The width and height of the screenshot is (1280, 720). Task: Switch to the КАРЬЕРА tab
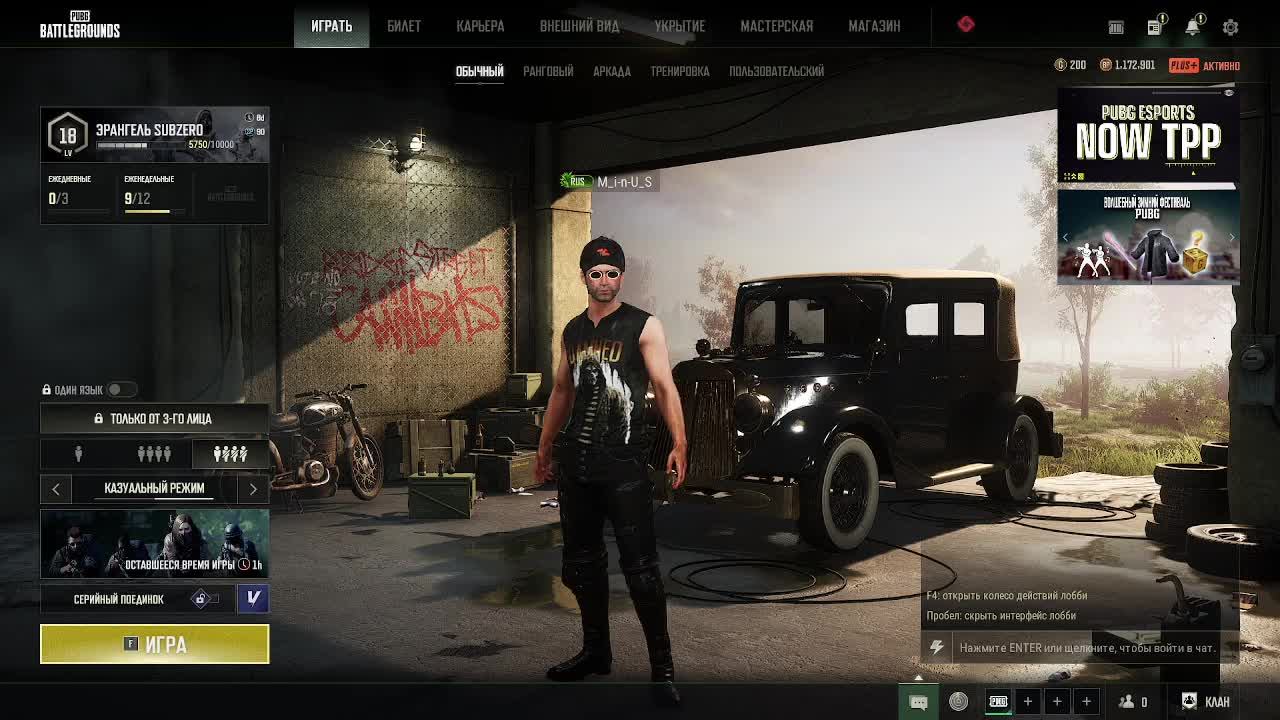tap(480, 26)
